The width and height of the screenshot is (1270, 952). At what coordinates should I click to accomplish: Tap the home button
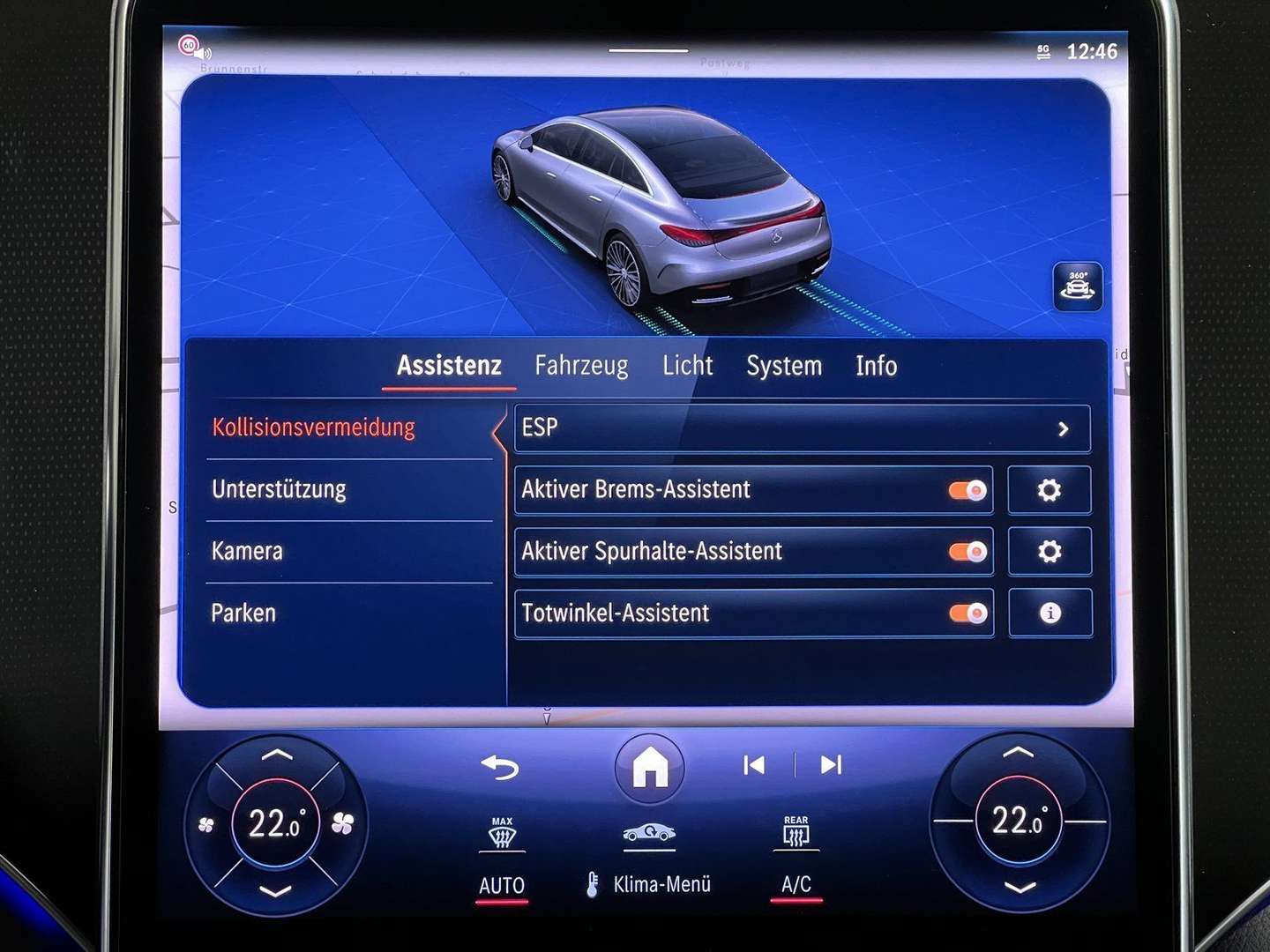point(649,768)
